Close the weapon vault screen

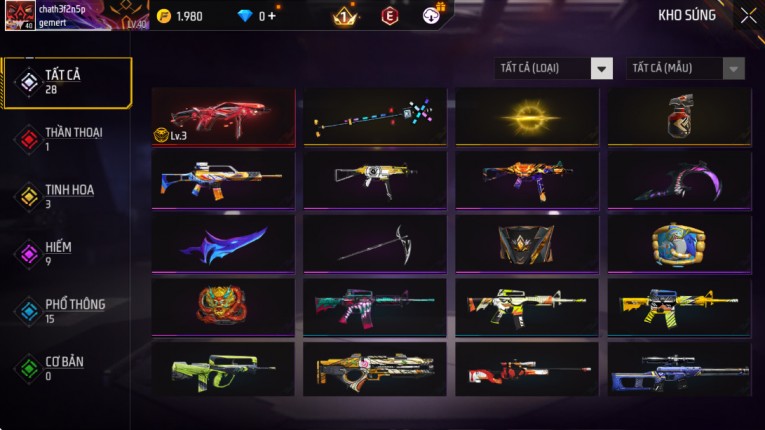coord(748,15)
